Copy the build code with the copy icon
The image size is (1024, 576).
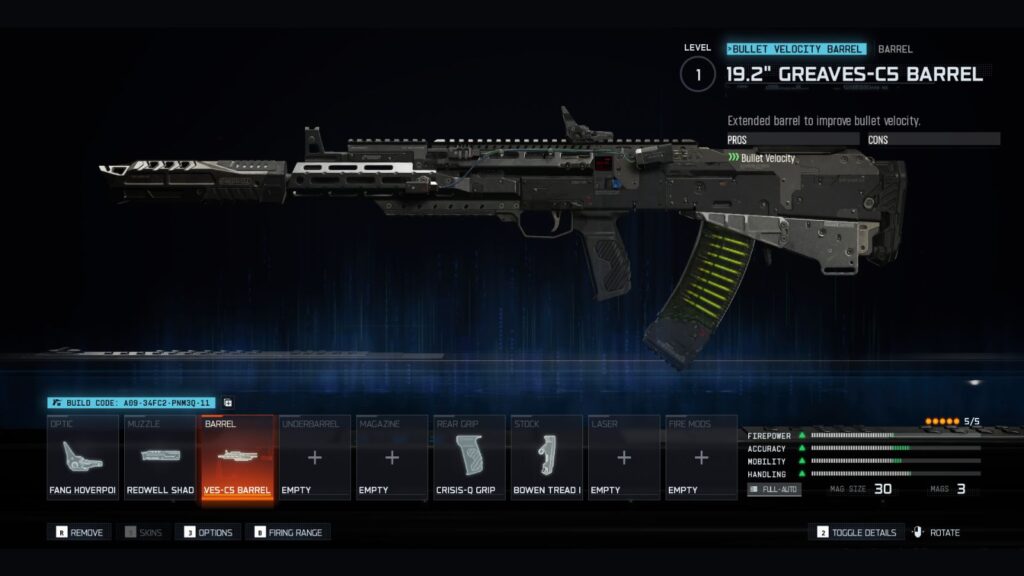coord(228,402)
